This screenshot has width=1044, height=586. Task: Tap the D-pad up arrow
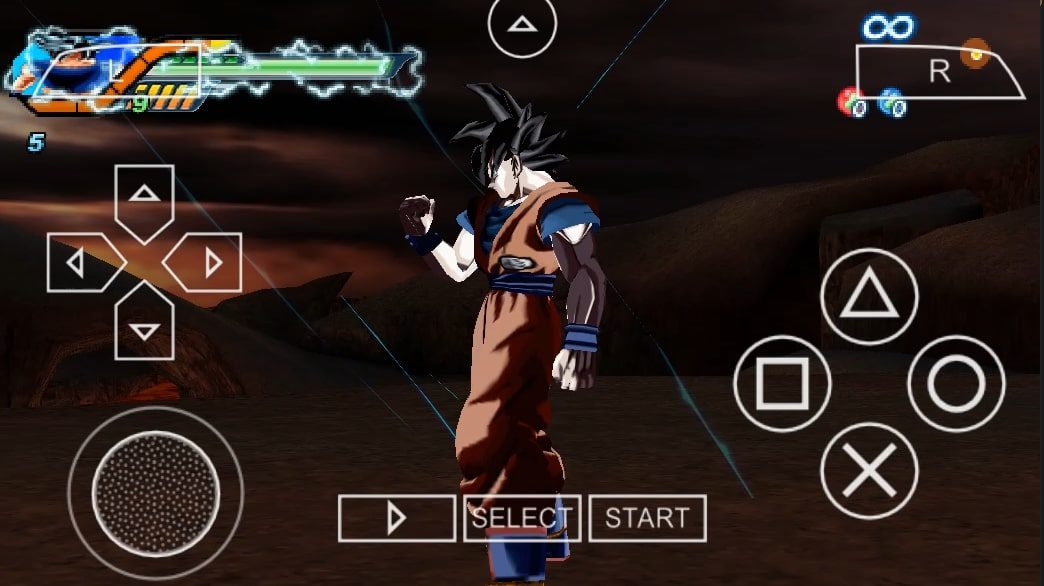145,198
